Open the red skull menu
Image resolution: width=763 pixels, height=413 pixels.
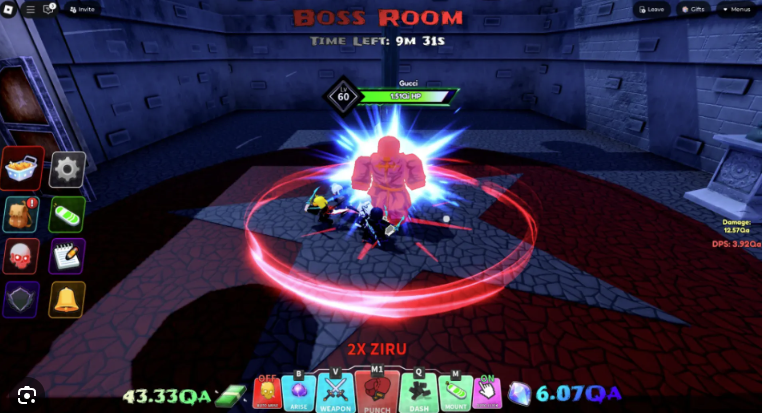(22, 256)
